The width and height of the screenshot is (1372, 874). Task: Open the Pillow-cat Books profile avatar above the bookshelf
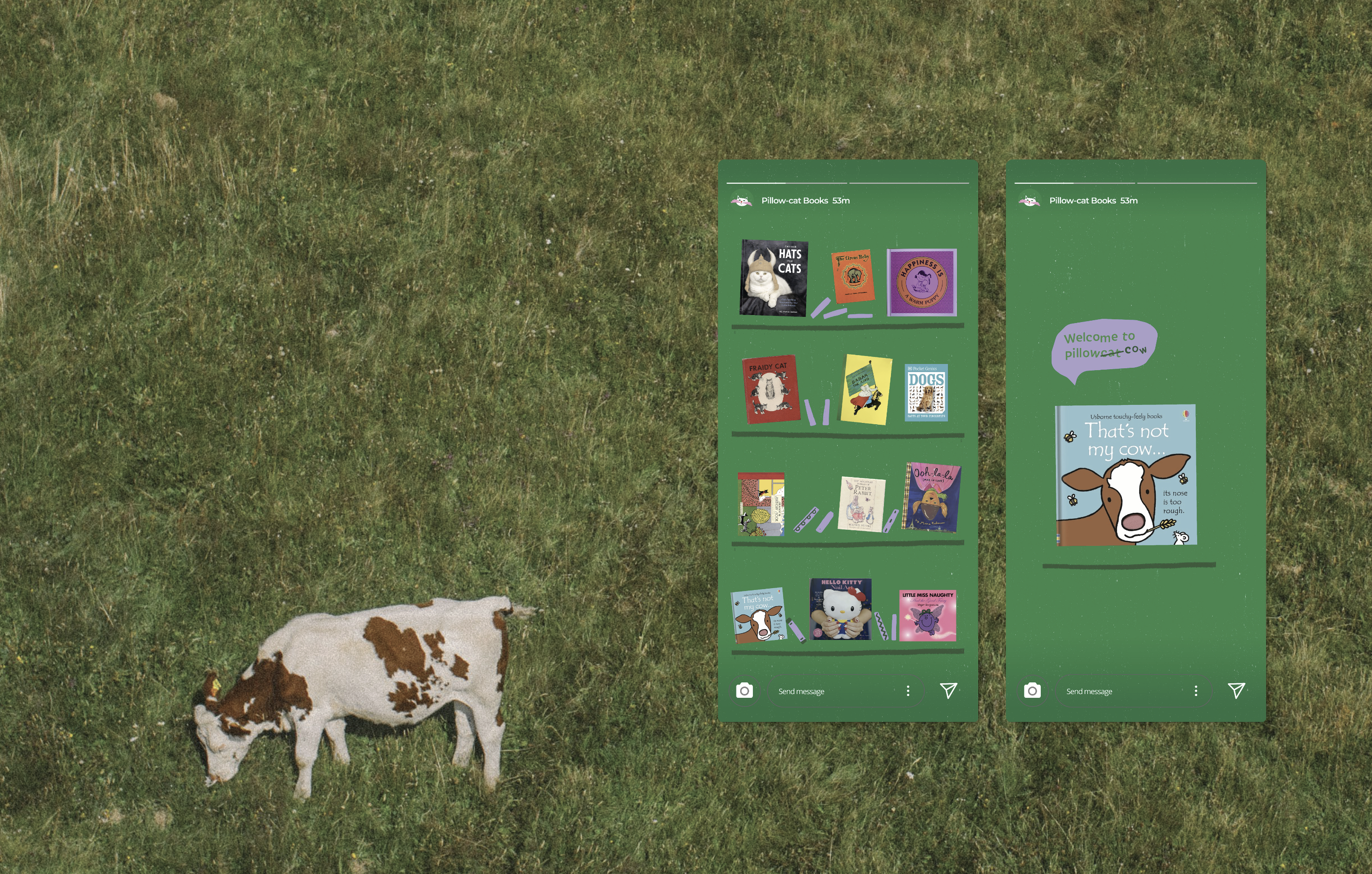742,201
